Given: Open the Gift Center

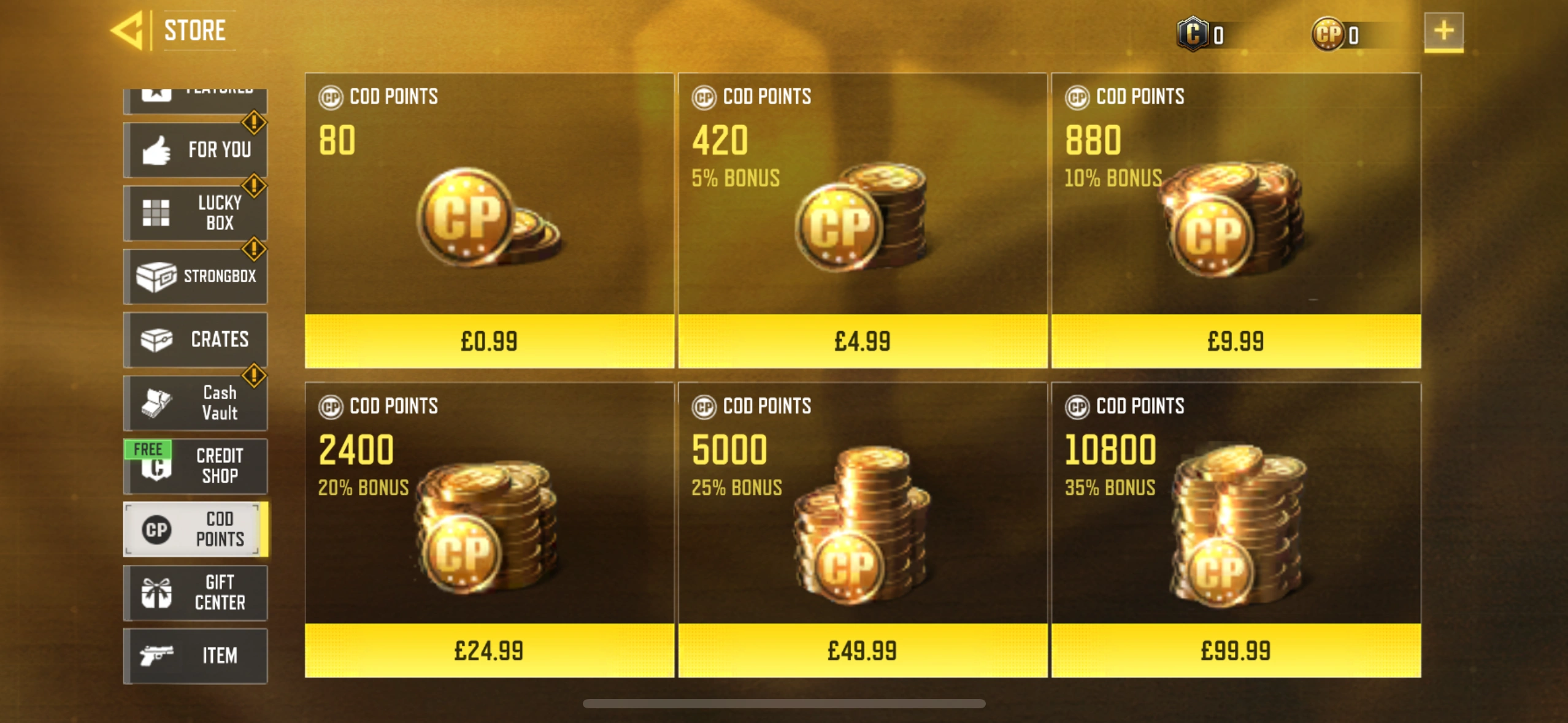Looking at the screenshot, I should (x=196, y=592).
